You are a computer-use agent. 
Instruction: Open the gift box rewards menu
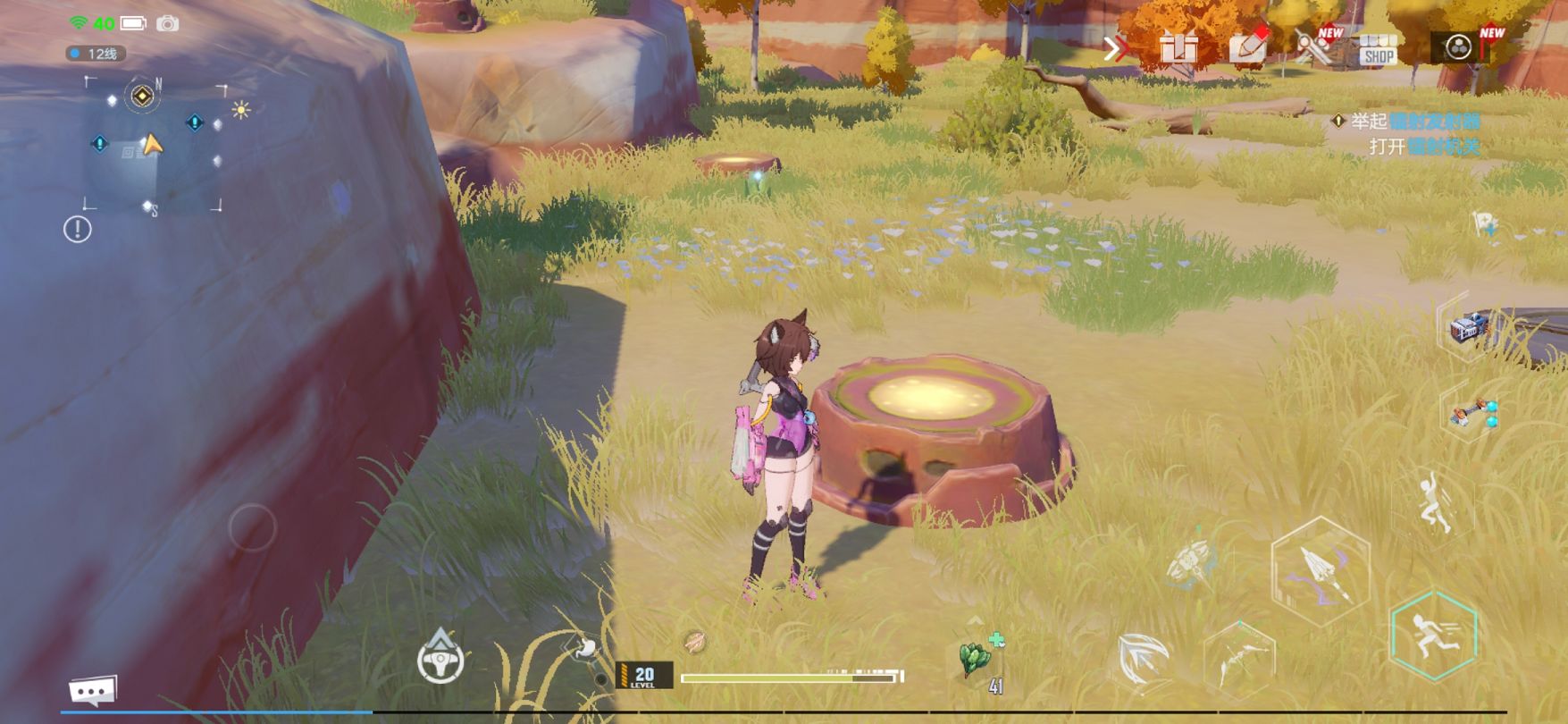[x=1179, y=47]
